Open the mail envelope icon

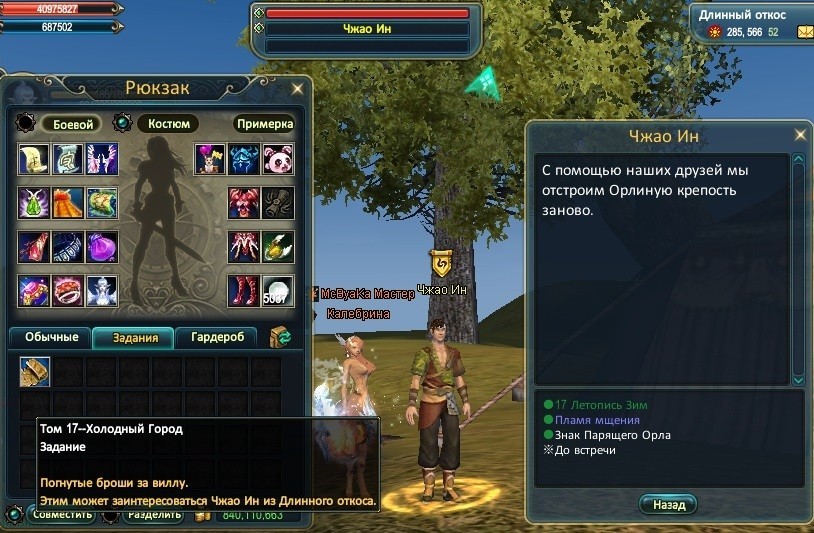(x=805, y=33)
